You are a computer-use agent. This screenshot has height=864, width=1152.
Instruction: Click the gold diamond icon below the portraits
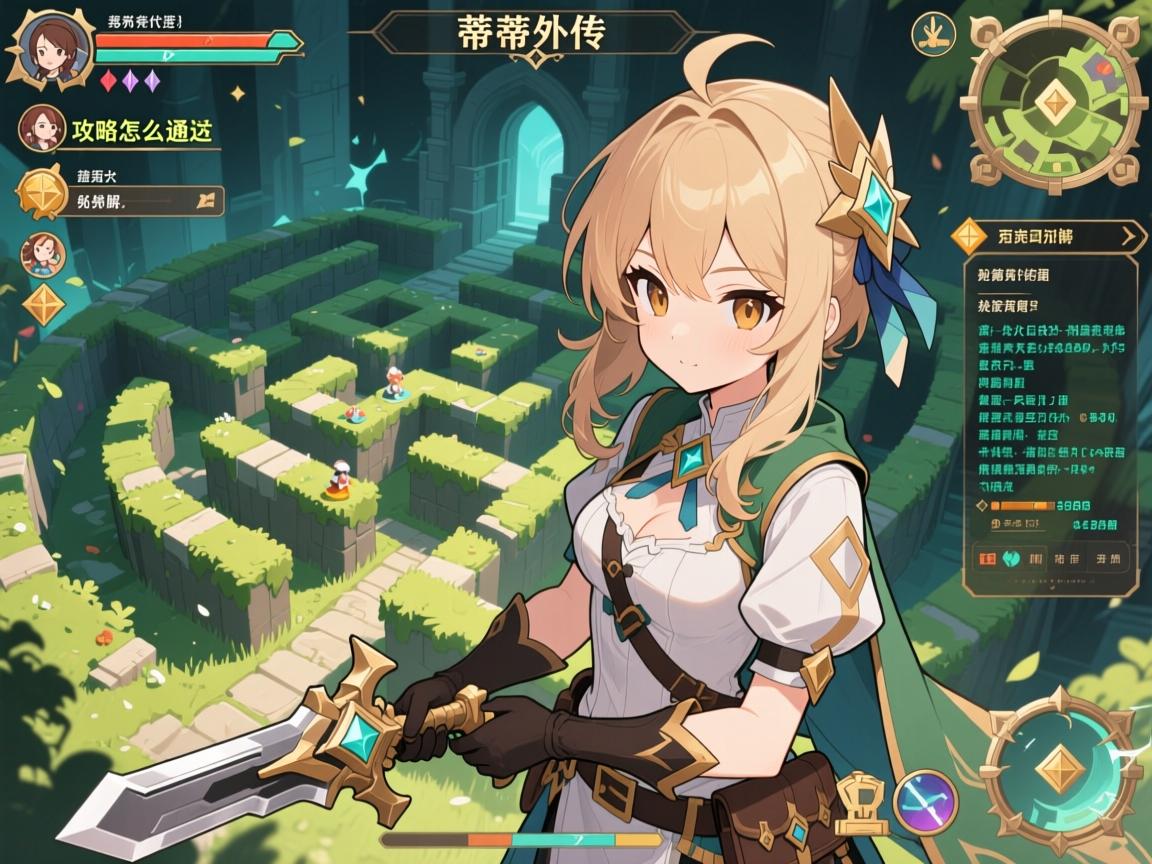pos(42,304)
